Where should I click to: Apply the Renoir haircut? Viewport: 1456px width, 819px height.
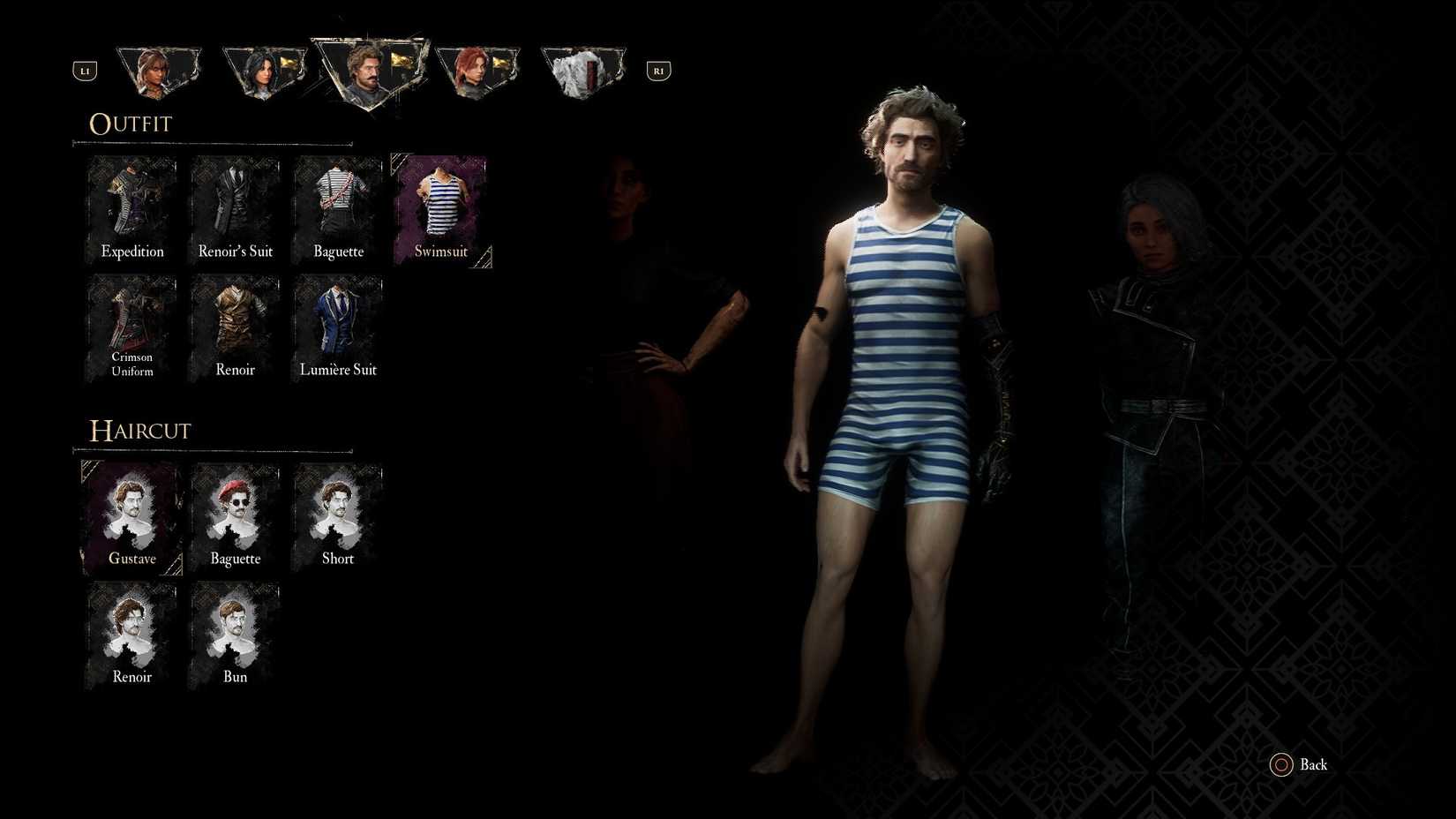131,635
